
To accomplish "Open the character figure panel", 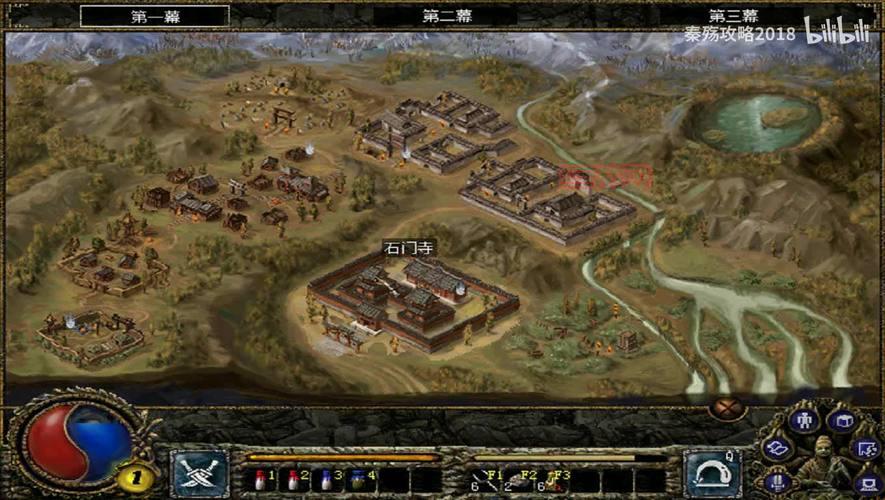I will coord(803,421).
